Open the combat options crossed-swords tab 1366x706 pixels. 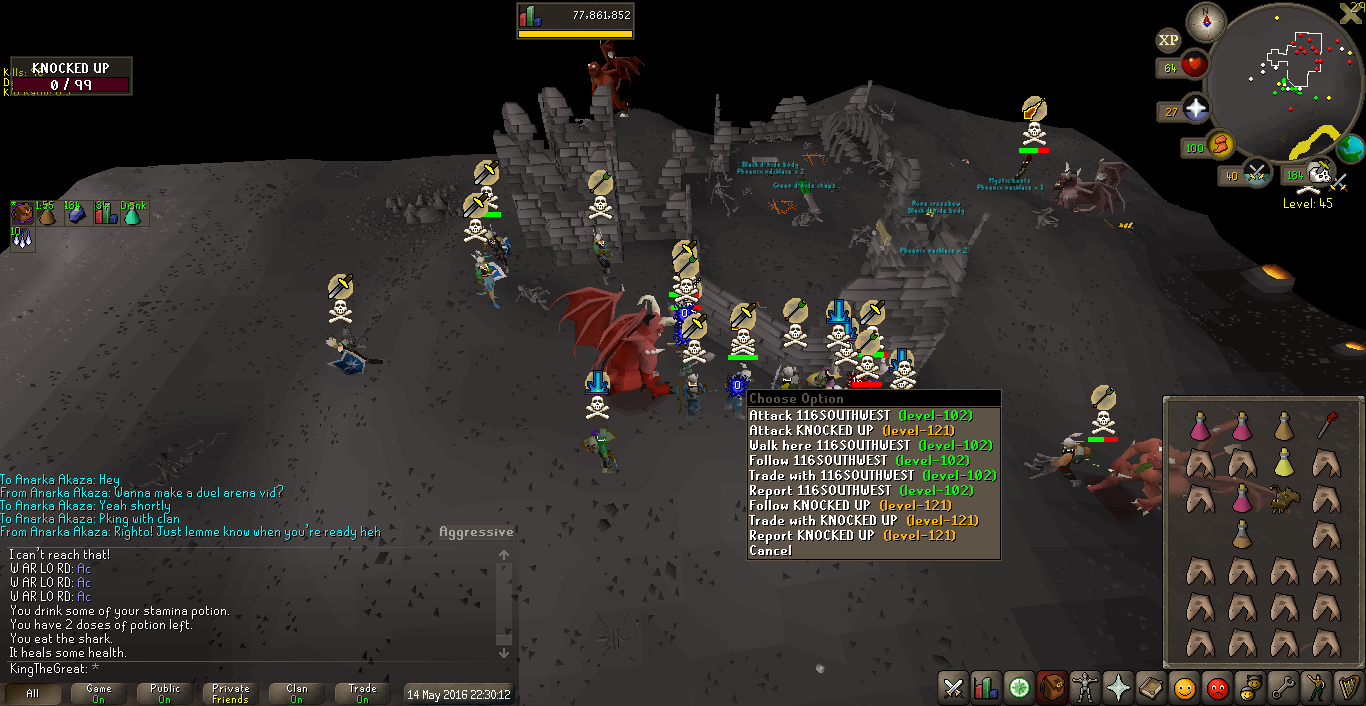click(x=953, y=688)
